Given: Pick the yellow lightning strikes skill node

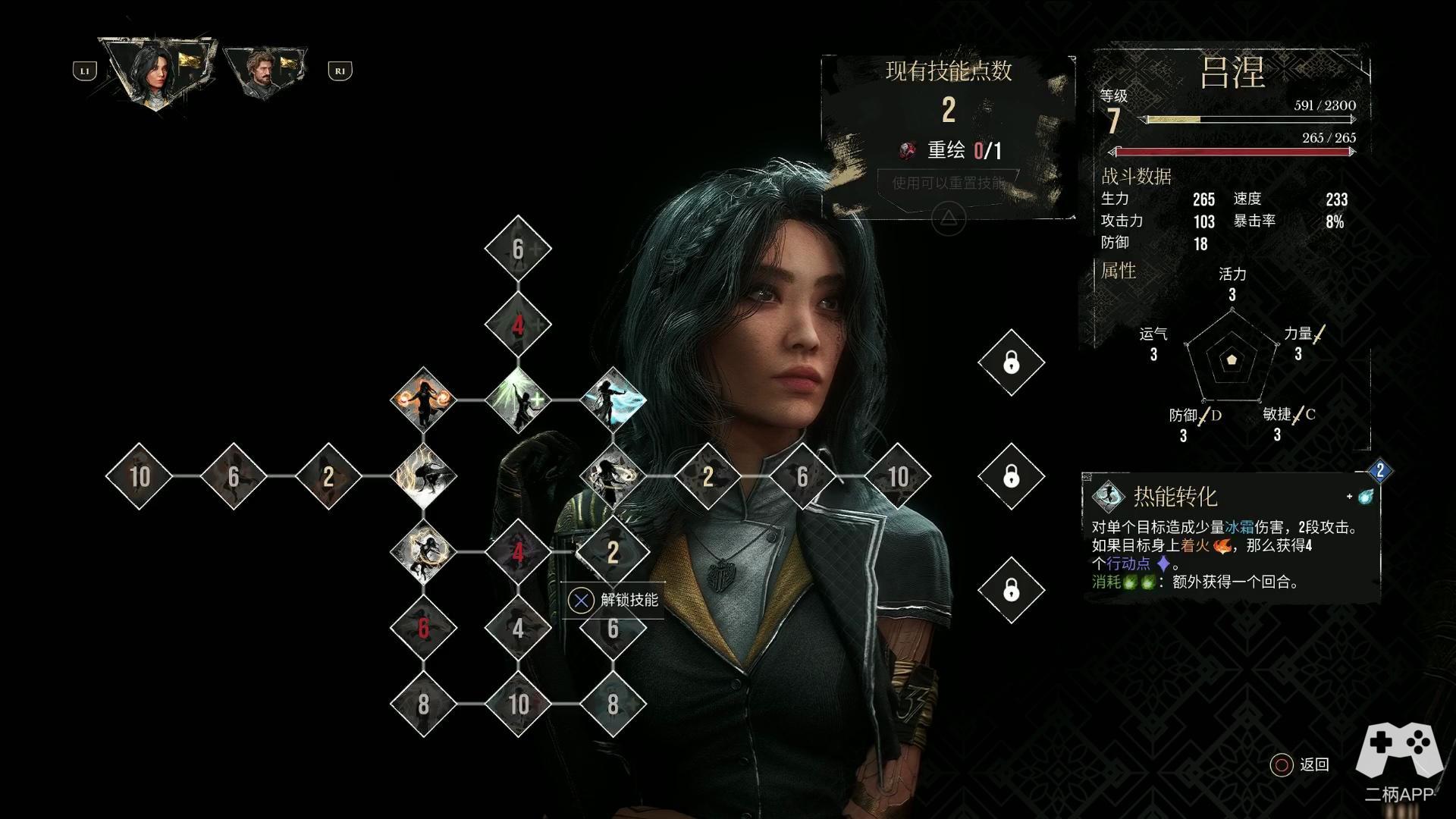Looking at the screenshot, I should [423, 476].
